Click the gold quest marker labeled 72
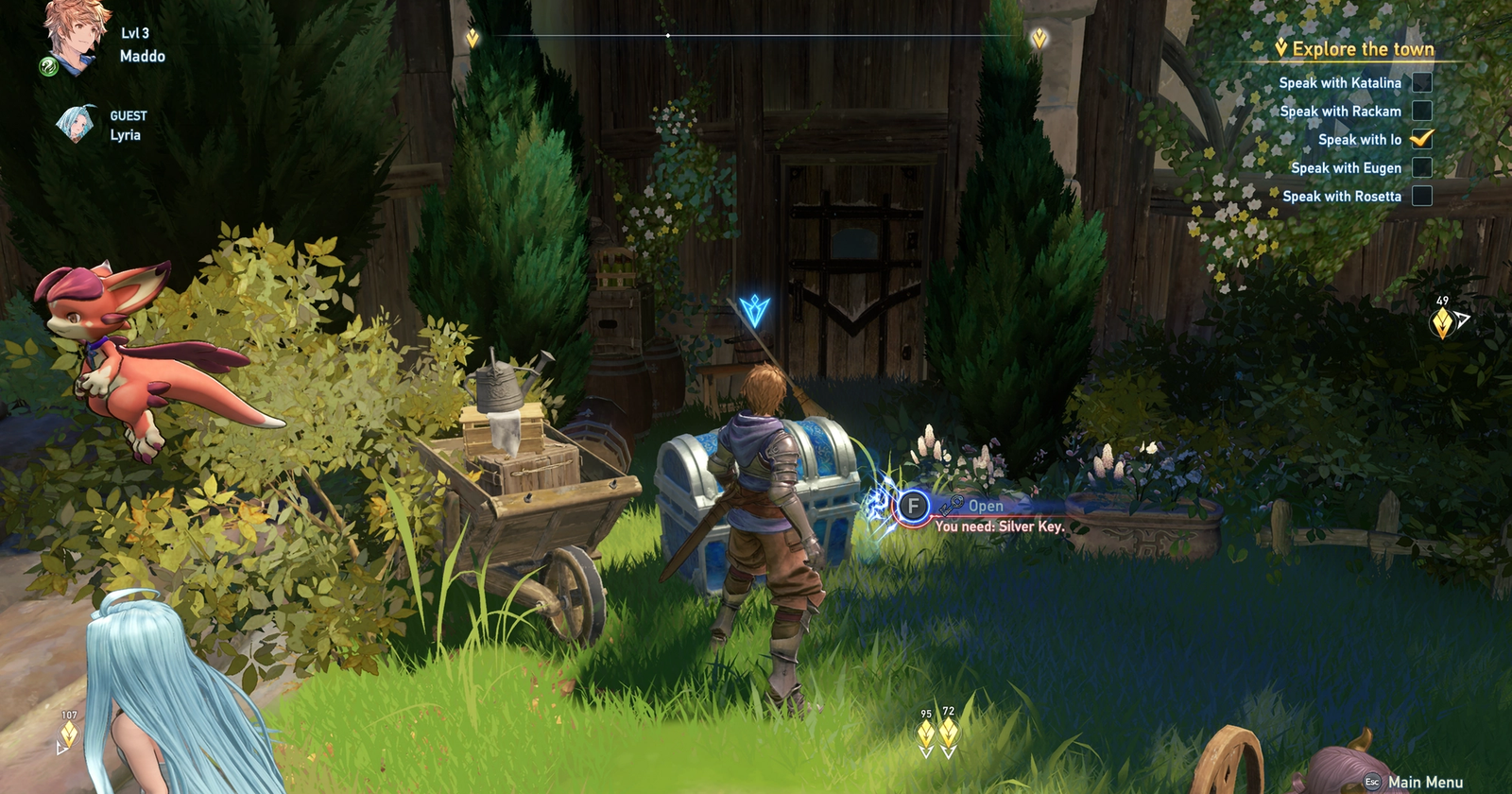 pos(949,731)
